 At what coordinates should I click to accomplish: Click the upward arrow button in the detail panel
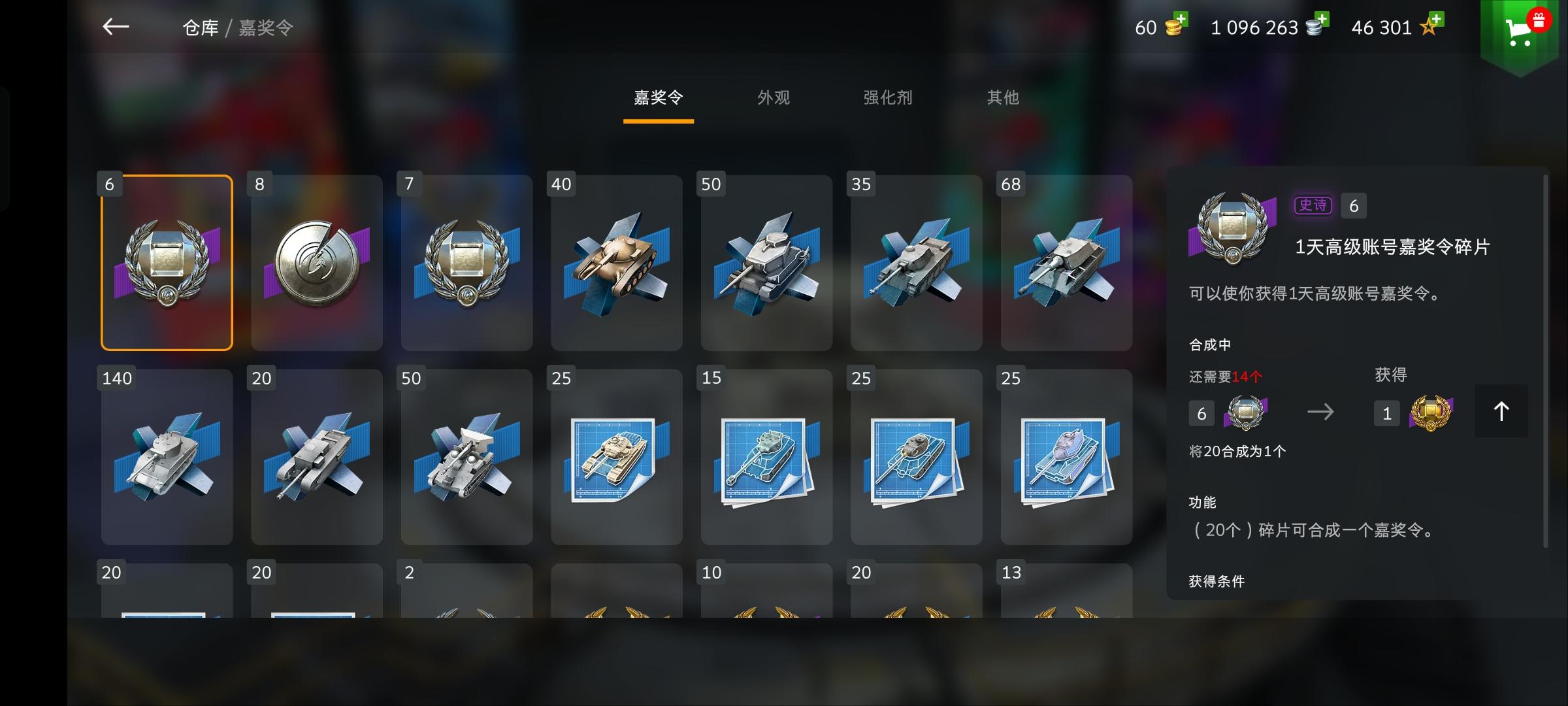click(1501, 412)
